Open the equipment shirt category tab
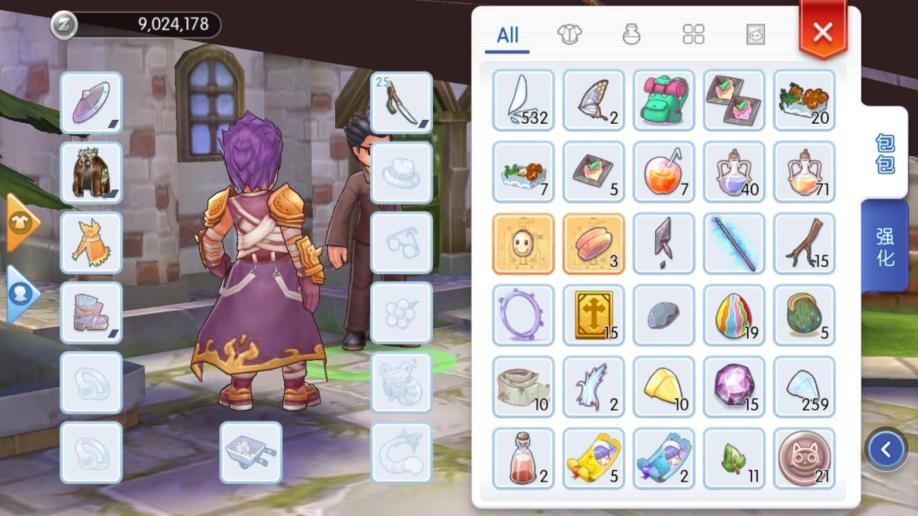918x516 pixels. coord(570,35)
